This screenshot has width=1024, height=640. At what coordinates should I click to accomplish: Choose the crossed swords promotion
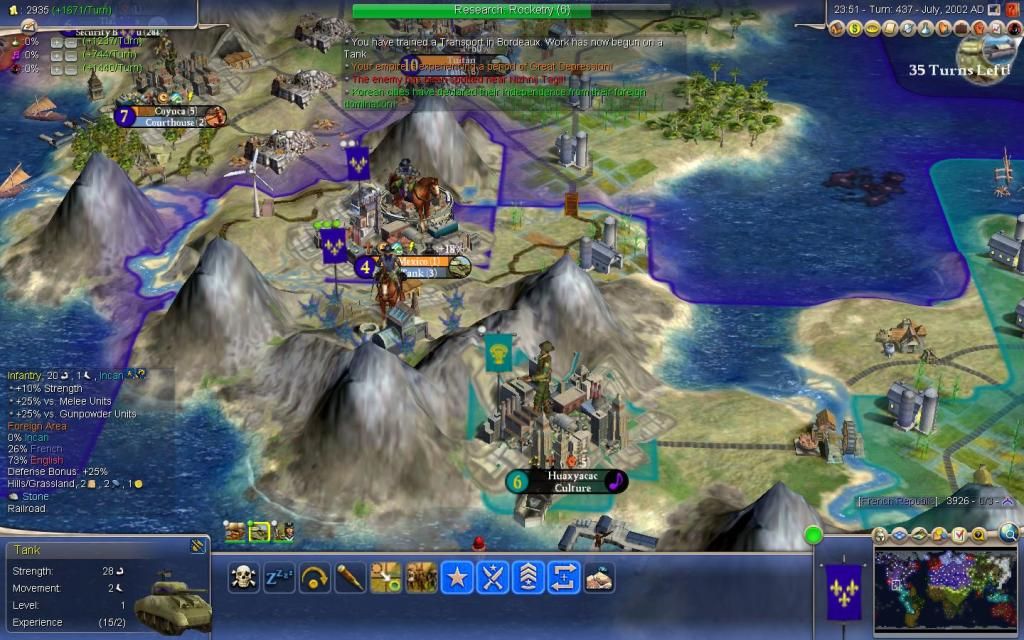pos(493,577)
